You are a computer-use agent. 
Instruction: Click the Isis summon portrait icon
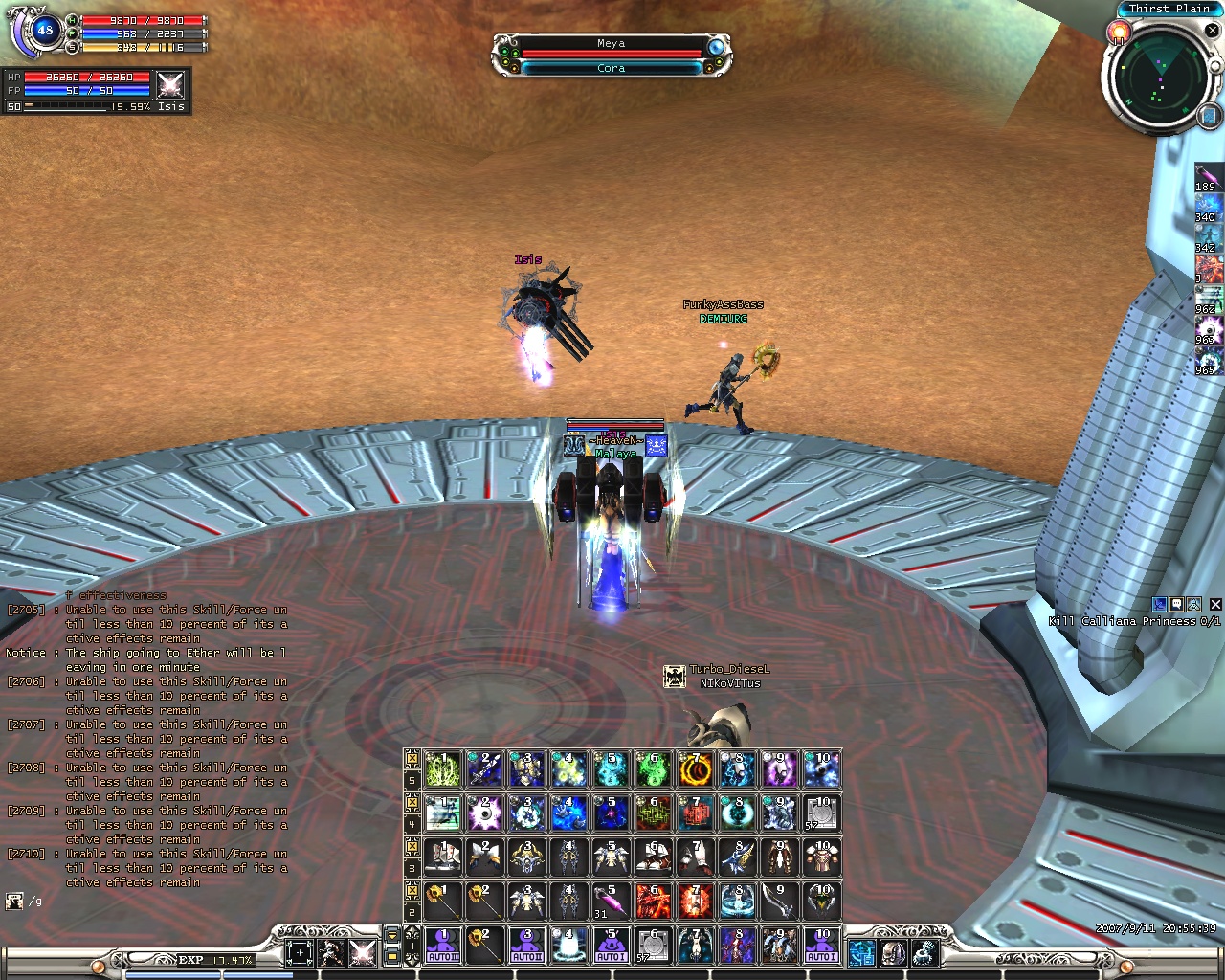170,85
